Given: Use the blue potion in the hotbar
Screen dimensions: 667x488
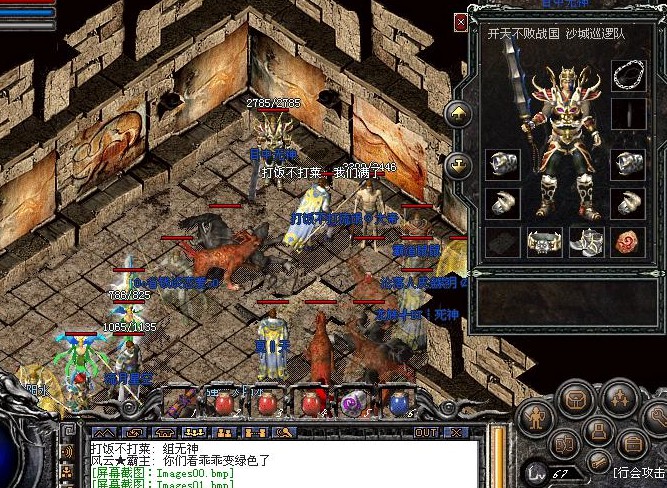Looking at the screenshot, I should 399,403.
